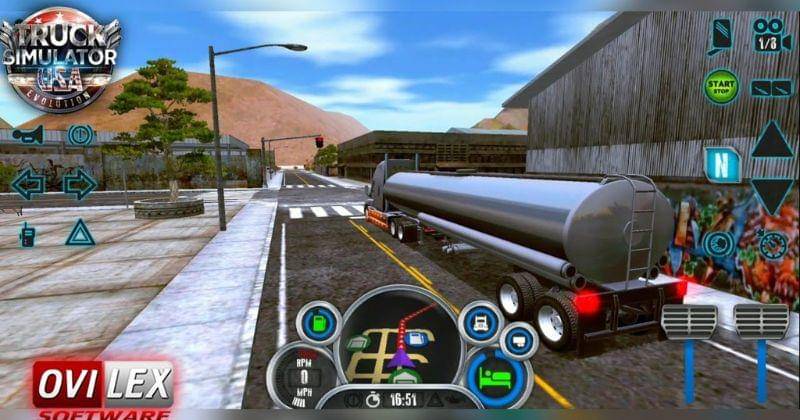Toggle the windshield wipers icon
This screenshot has width=800, height=420.
pos(771,88)
